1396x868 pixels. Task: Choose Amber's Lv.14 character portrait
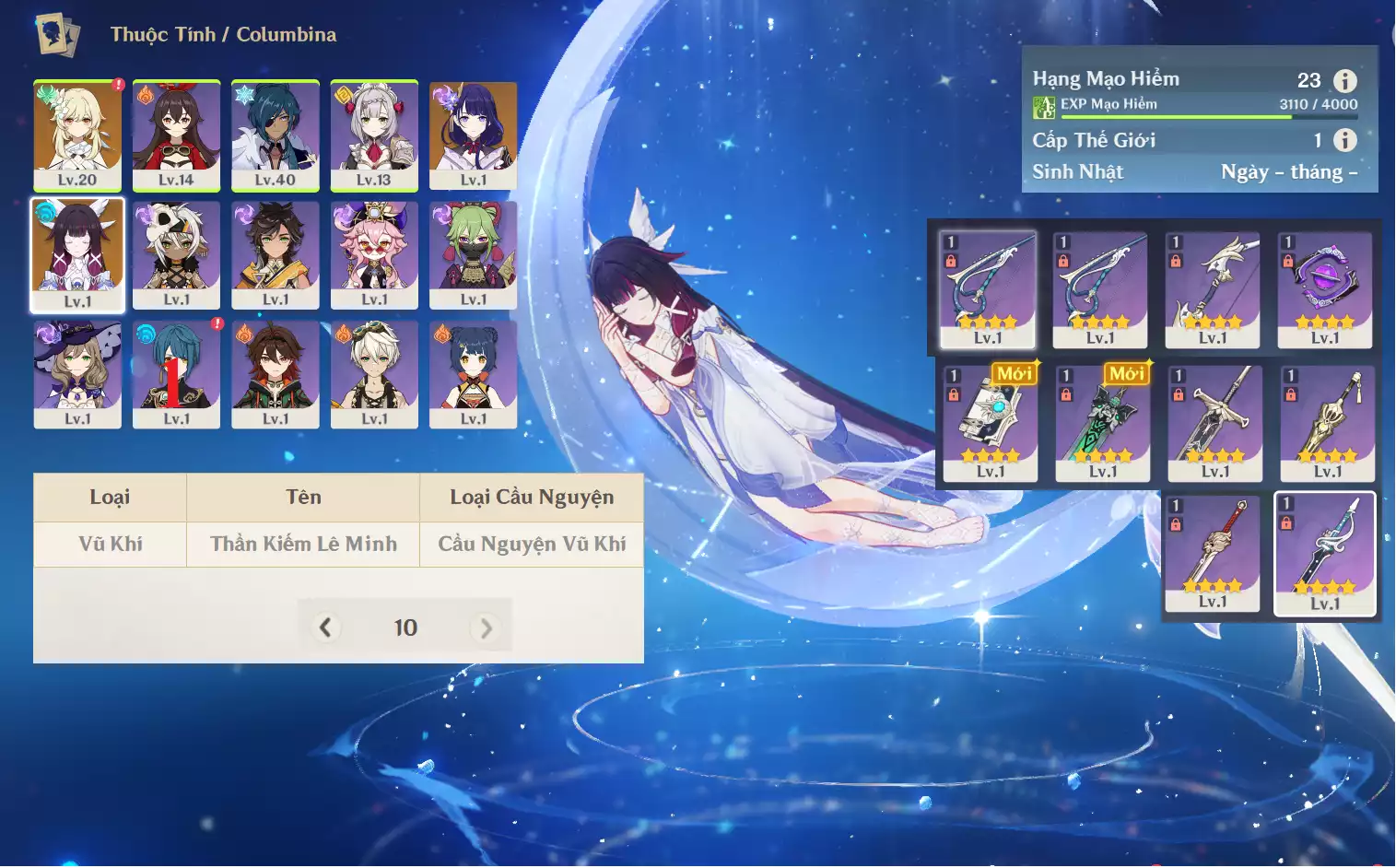click(x=176, y=135)
